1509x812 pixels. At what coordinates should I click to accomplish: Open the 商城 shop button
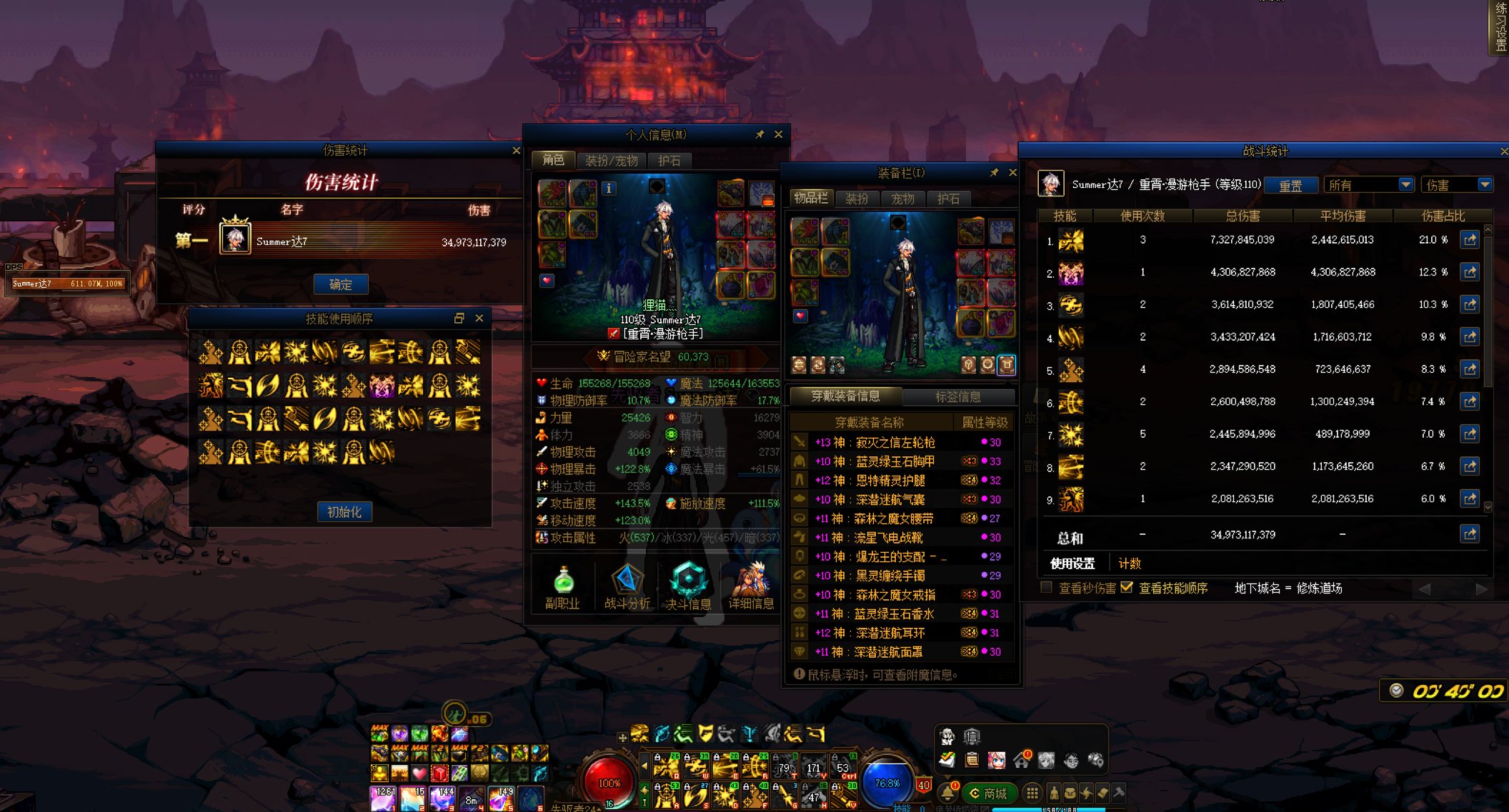[x=989, y=793]
